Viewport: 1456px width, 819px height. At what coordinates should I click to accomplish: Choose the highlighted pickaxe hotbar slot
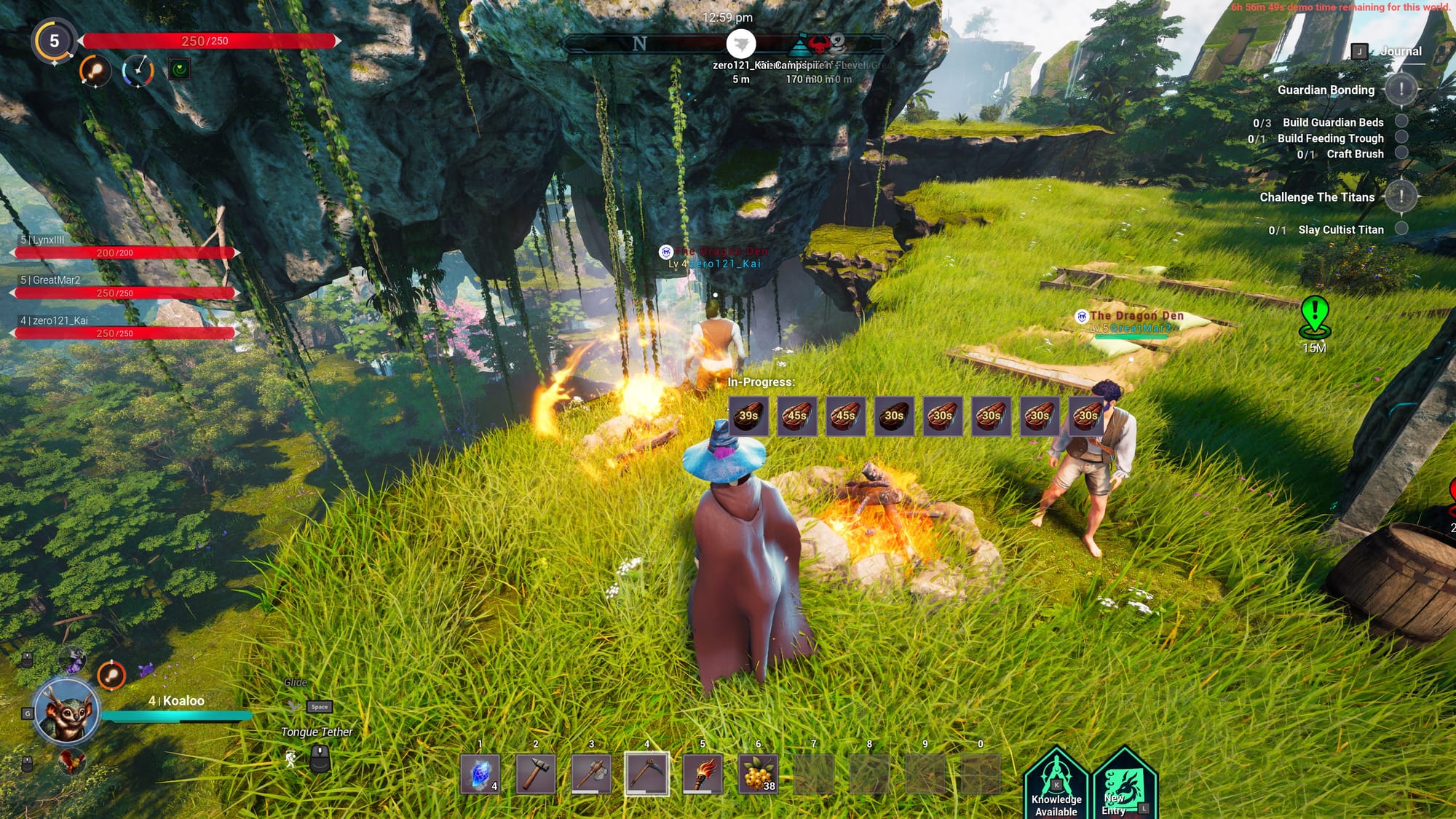[x=646, y=774]
